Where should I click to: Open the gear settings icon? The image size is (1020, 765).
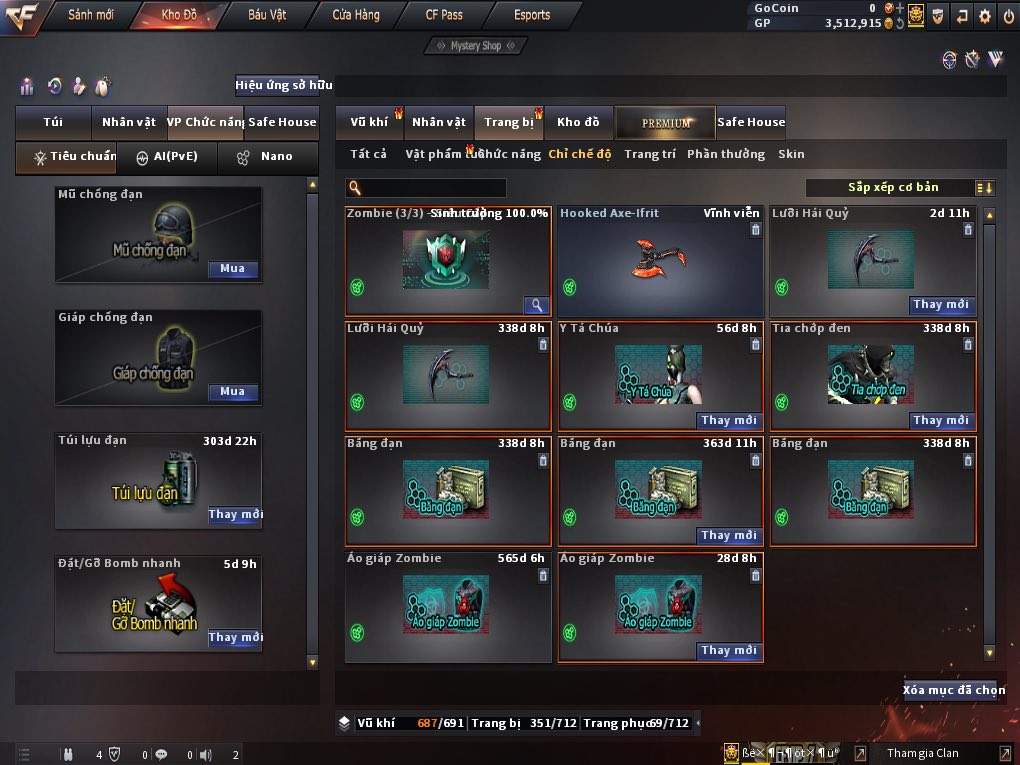tap(985, 15)
